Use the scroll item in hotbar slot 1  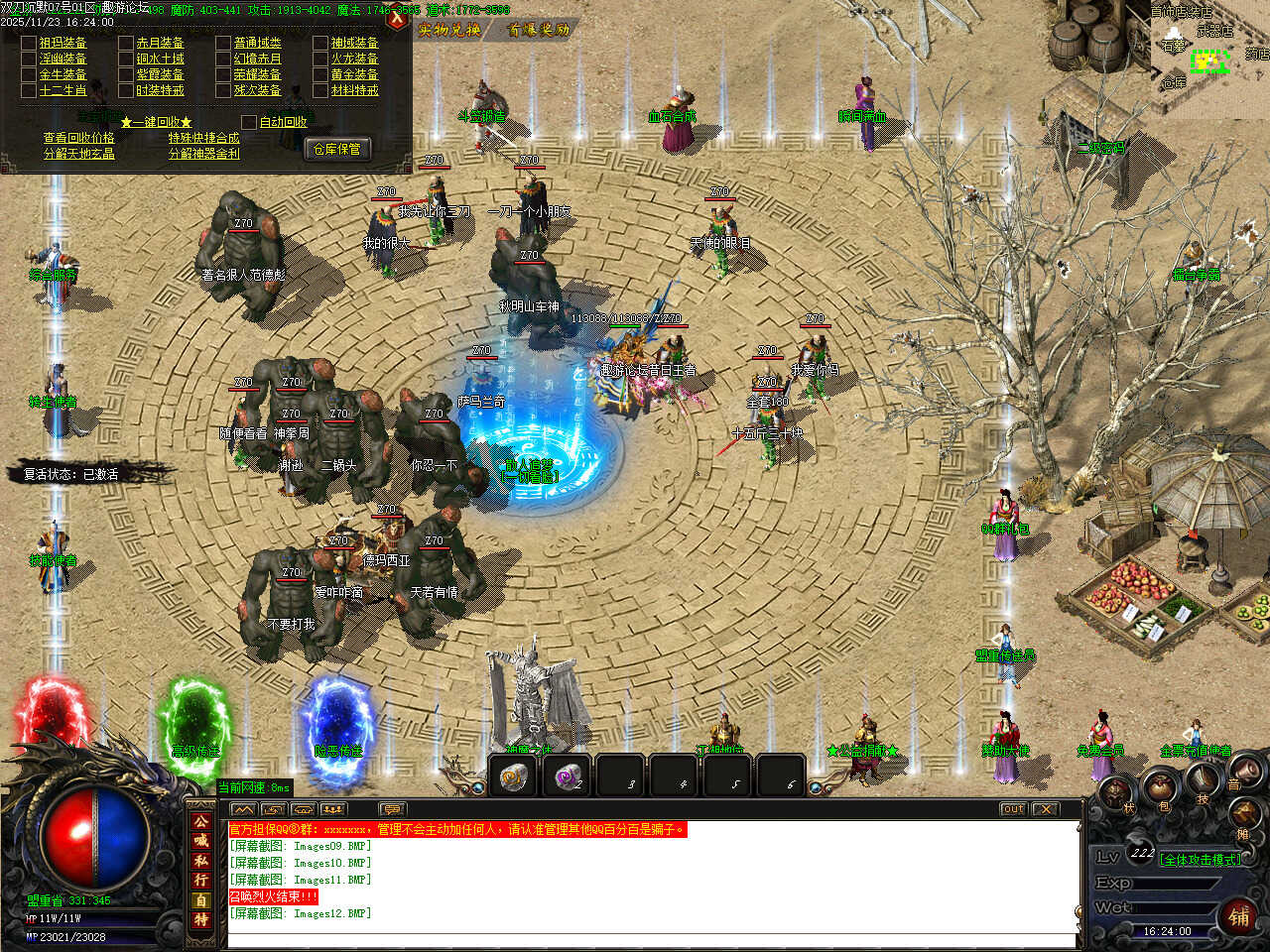(x=513, y=776)
